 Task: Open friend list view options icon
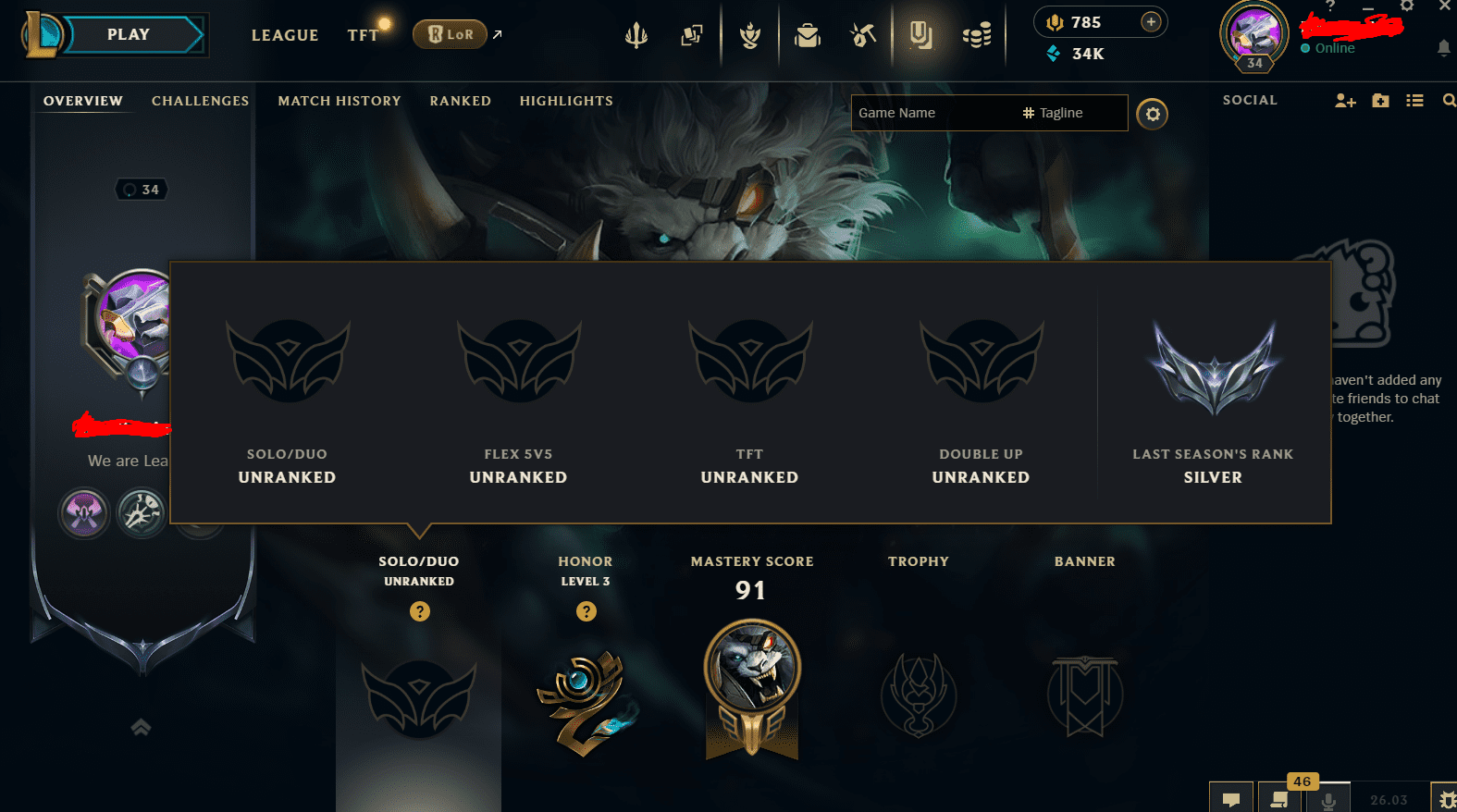(1414, 101)
